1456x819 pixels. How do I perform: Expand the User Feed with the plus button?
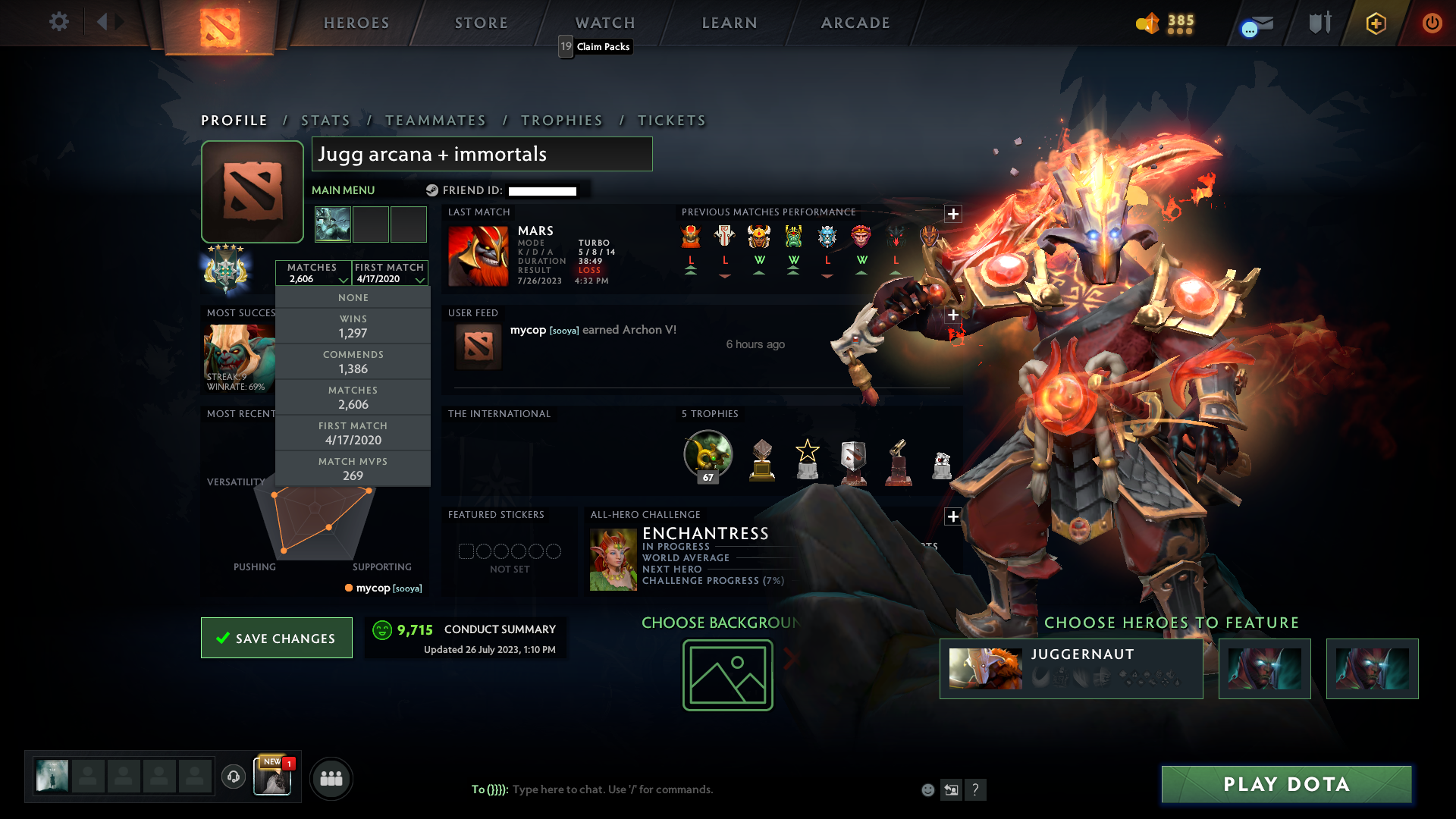953,313
